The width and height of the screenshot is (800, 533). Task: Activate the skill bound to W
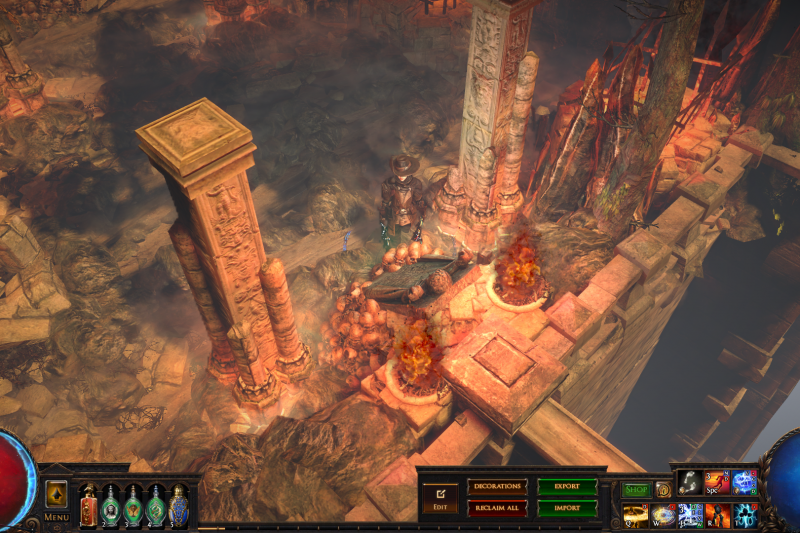tap(663, 515)
